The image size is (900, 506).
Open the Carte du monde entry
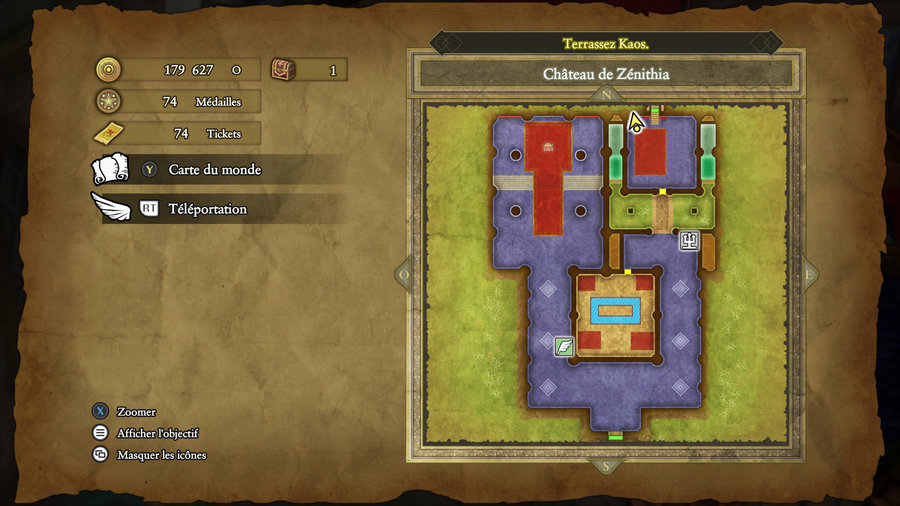pyautogui.click(x=214, y=170)
